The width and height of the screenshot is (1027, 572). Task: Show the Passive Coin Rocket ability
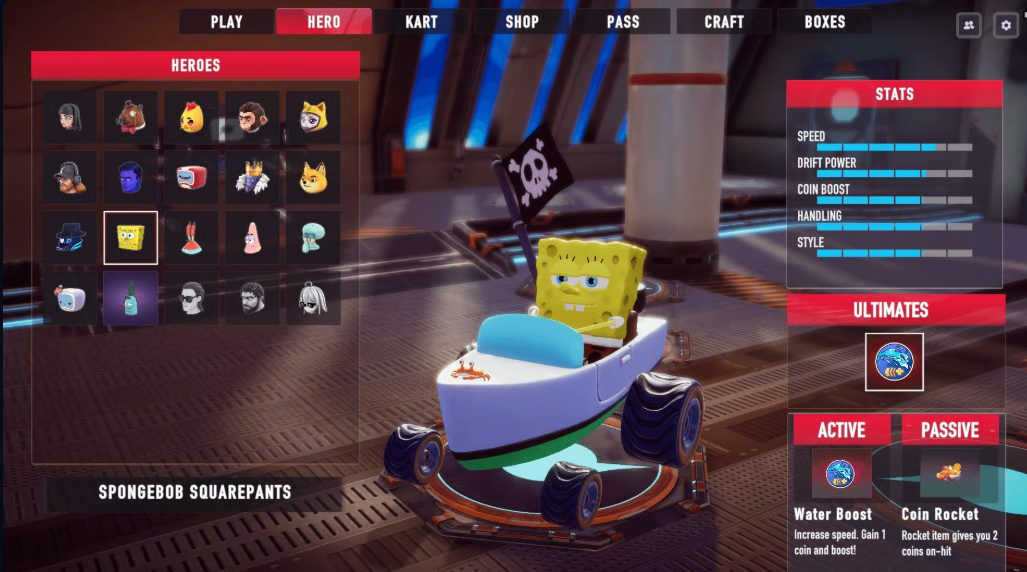[949, 430]
